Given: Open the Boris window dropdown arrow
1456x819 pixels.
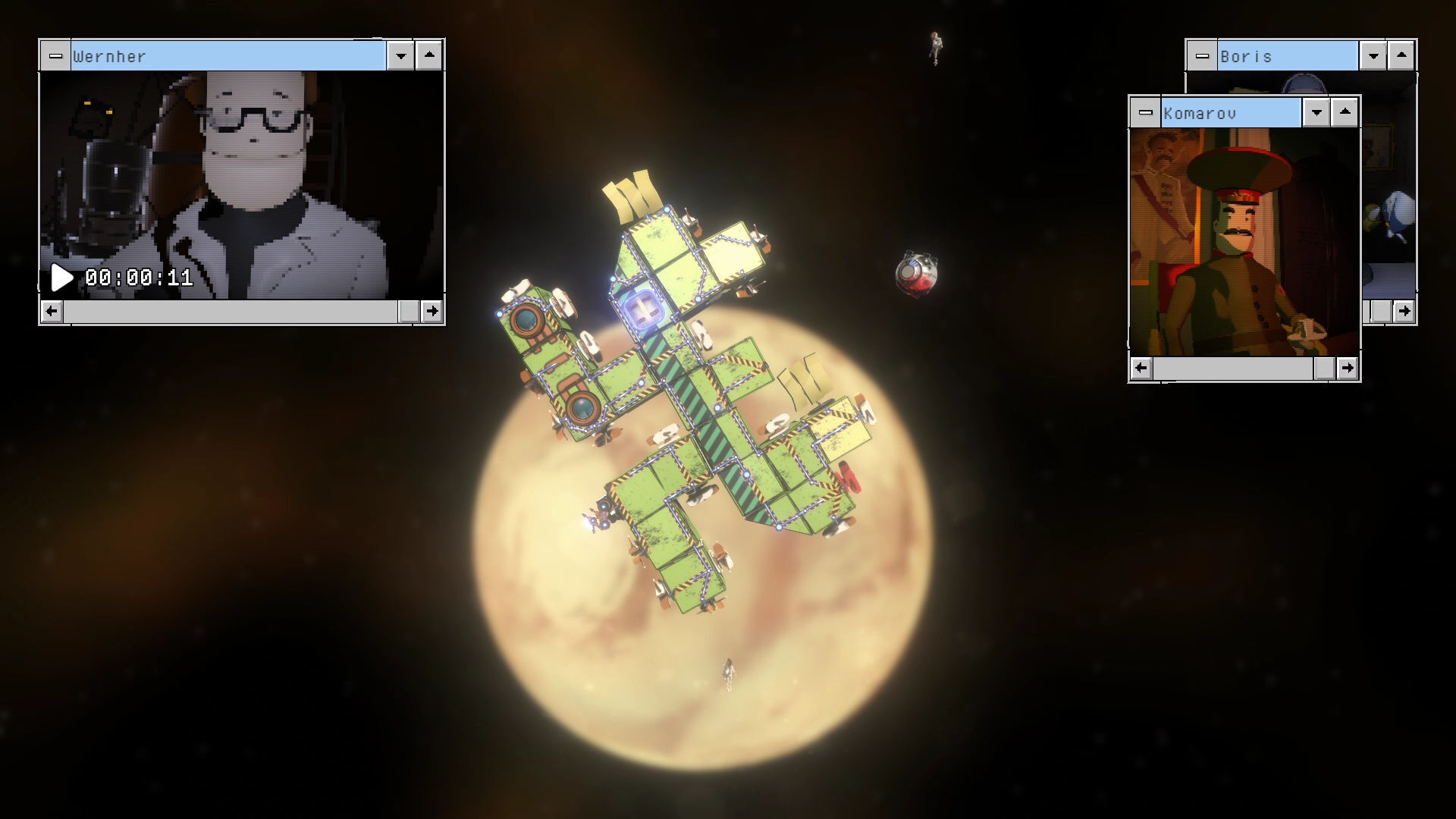Looking at the screenshot, I should point(1373,56).
